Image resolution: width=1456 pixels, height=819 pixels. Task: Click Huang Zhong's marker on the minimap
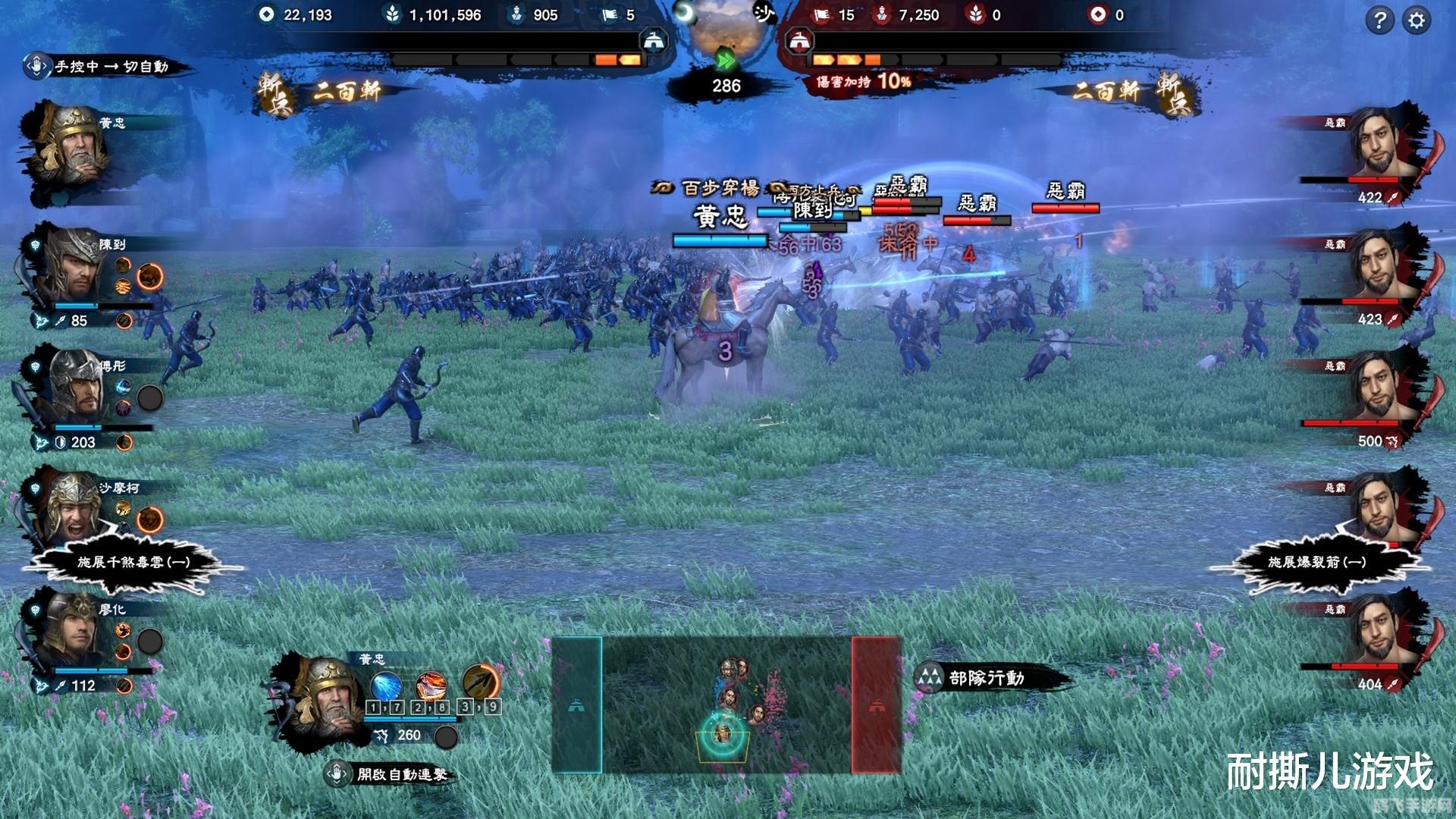[x=721, y=735]
